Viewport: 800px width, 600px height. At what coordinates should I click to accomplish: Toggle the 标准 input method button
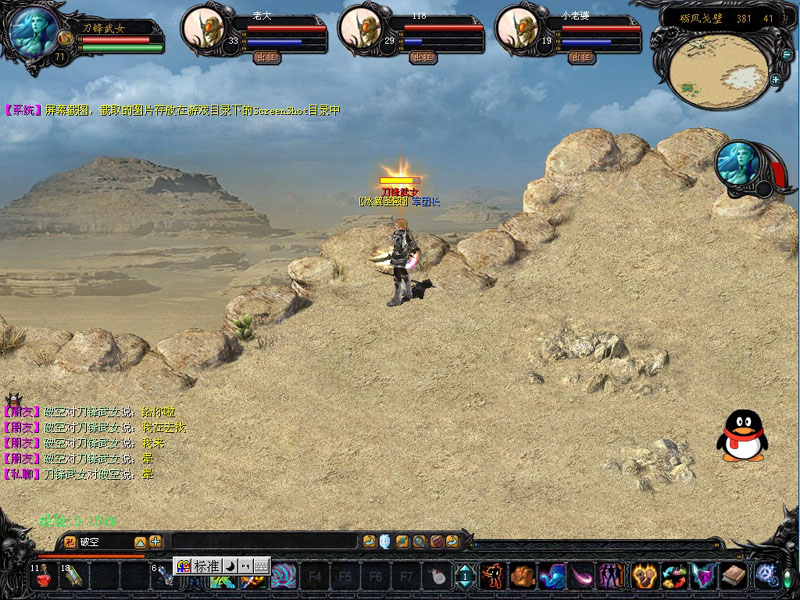pos(205,566)
